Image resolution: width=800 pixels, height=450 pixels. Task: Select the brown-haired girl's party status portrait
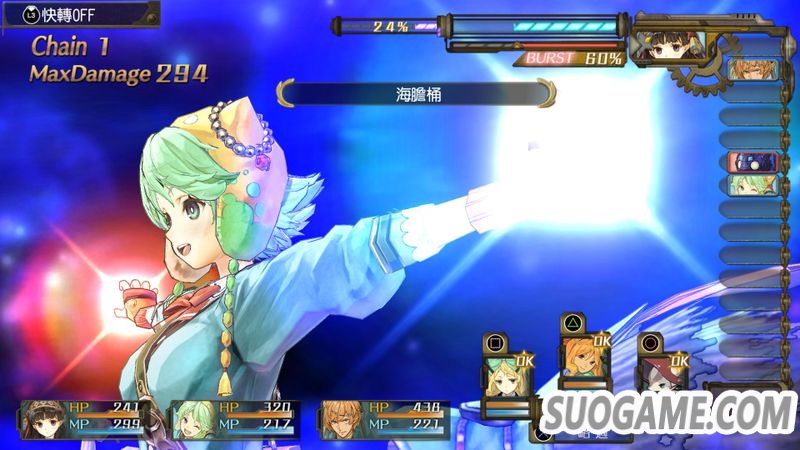(x=43, y=417)
